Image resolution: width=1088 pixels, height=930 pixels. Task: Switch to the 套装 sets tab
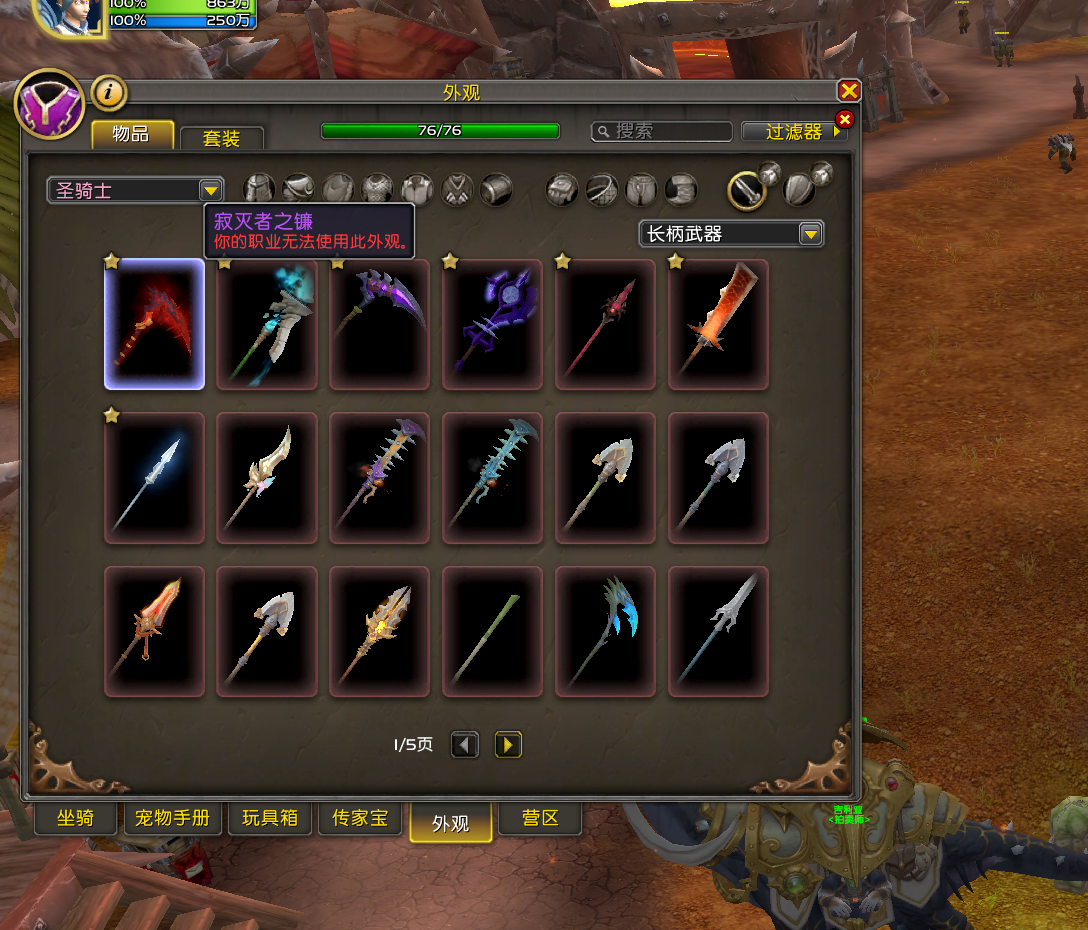pyautogui.click(x=221, y=138)
